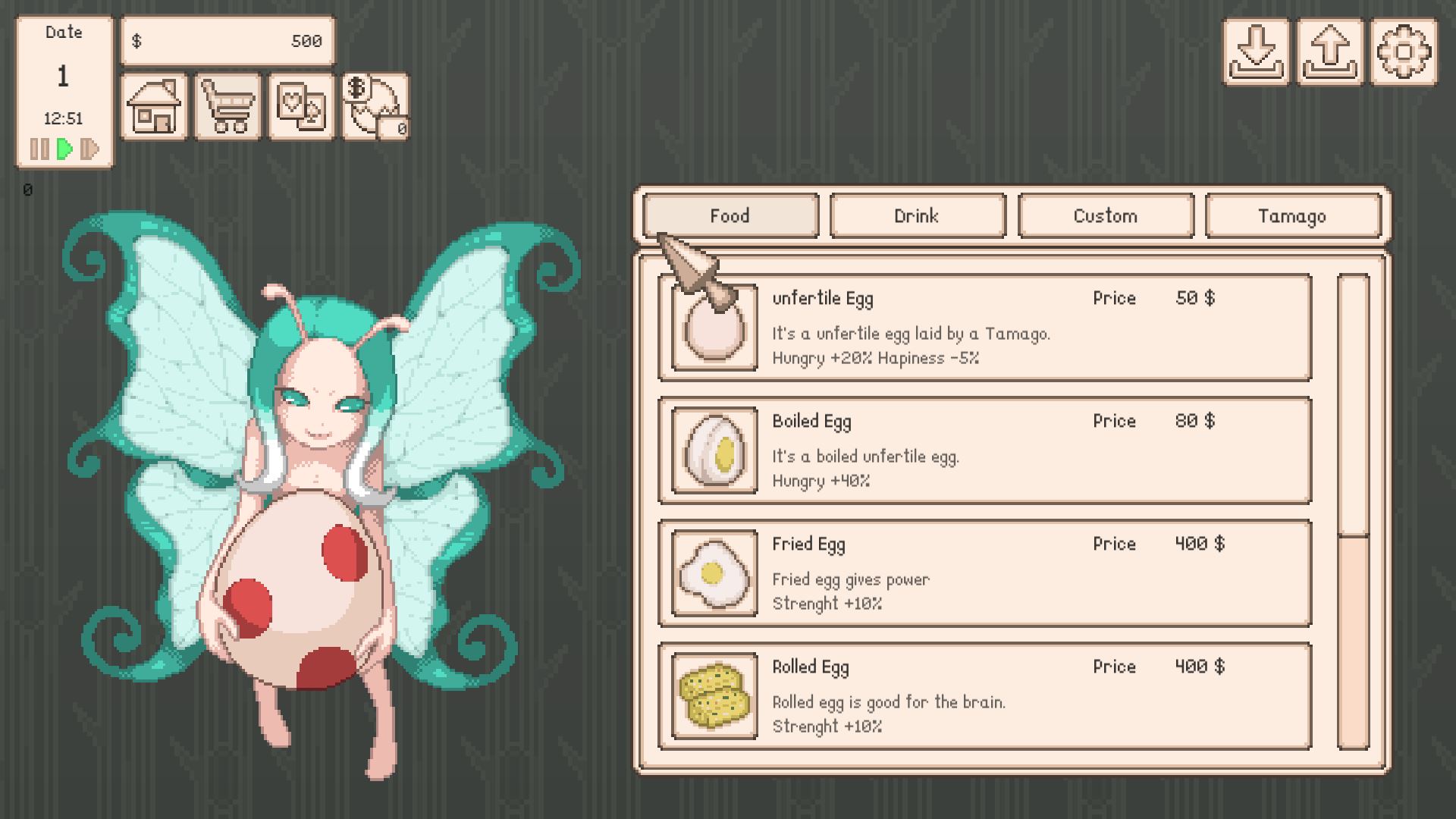Go to the home screen icon
The width and height of the screenshot is (1456, 819).
coord(154,107)
